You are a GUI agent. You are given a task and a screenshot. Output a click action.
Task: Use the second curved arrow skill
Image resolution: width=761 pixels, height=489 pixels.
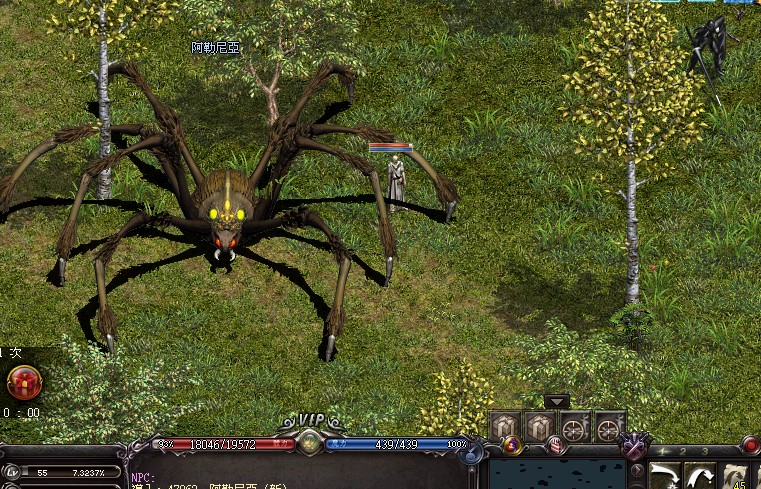coord(699,476)
